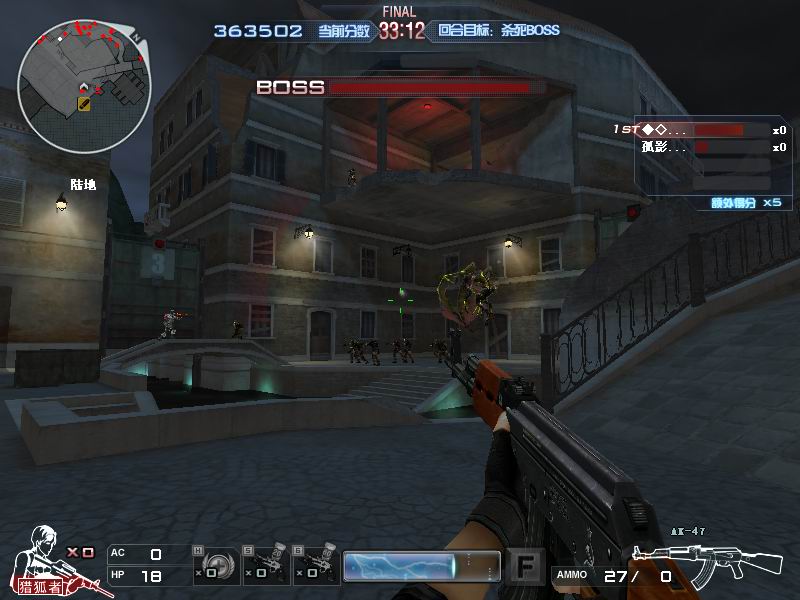Open the 回合目标 杀死BOSS objective banner

(497, 31)
